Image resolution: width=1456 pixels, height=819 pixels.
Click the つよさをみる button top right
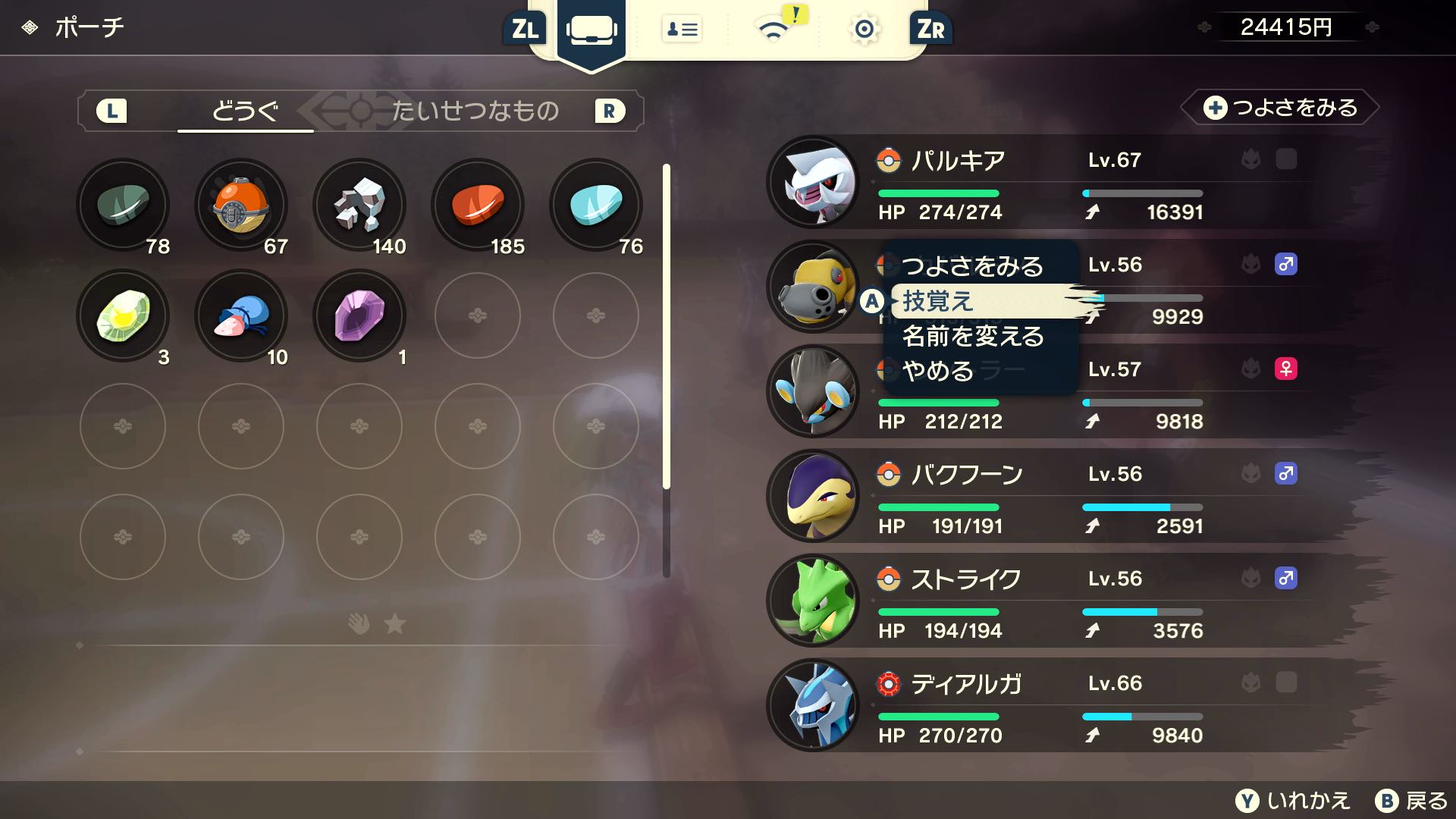1276,108
